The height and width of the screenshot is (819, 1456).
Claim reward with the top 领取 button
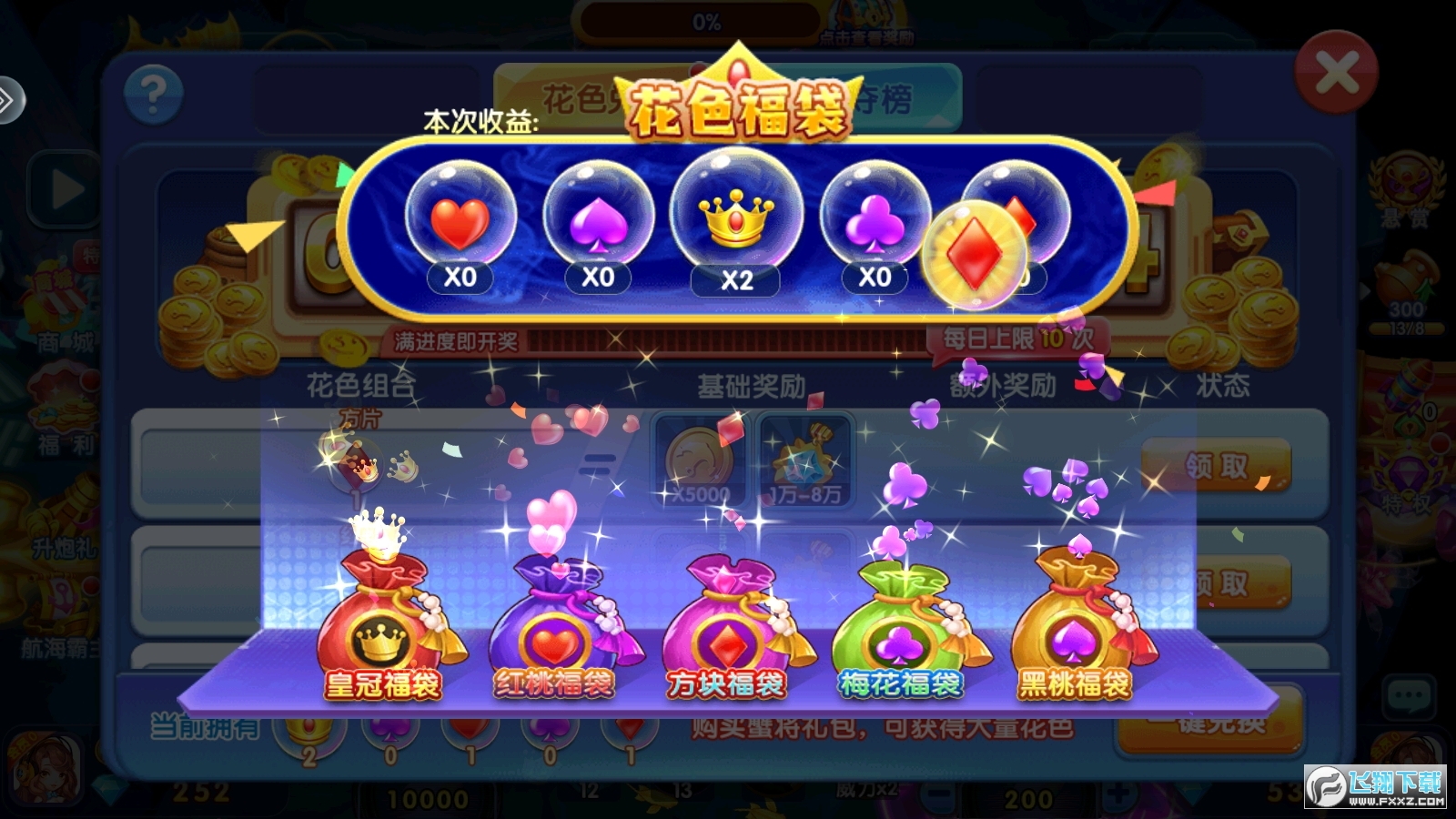pyautogui.click(x=1216, y=465)
